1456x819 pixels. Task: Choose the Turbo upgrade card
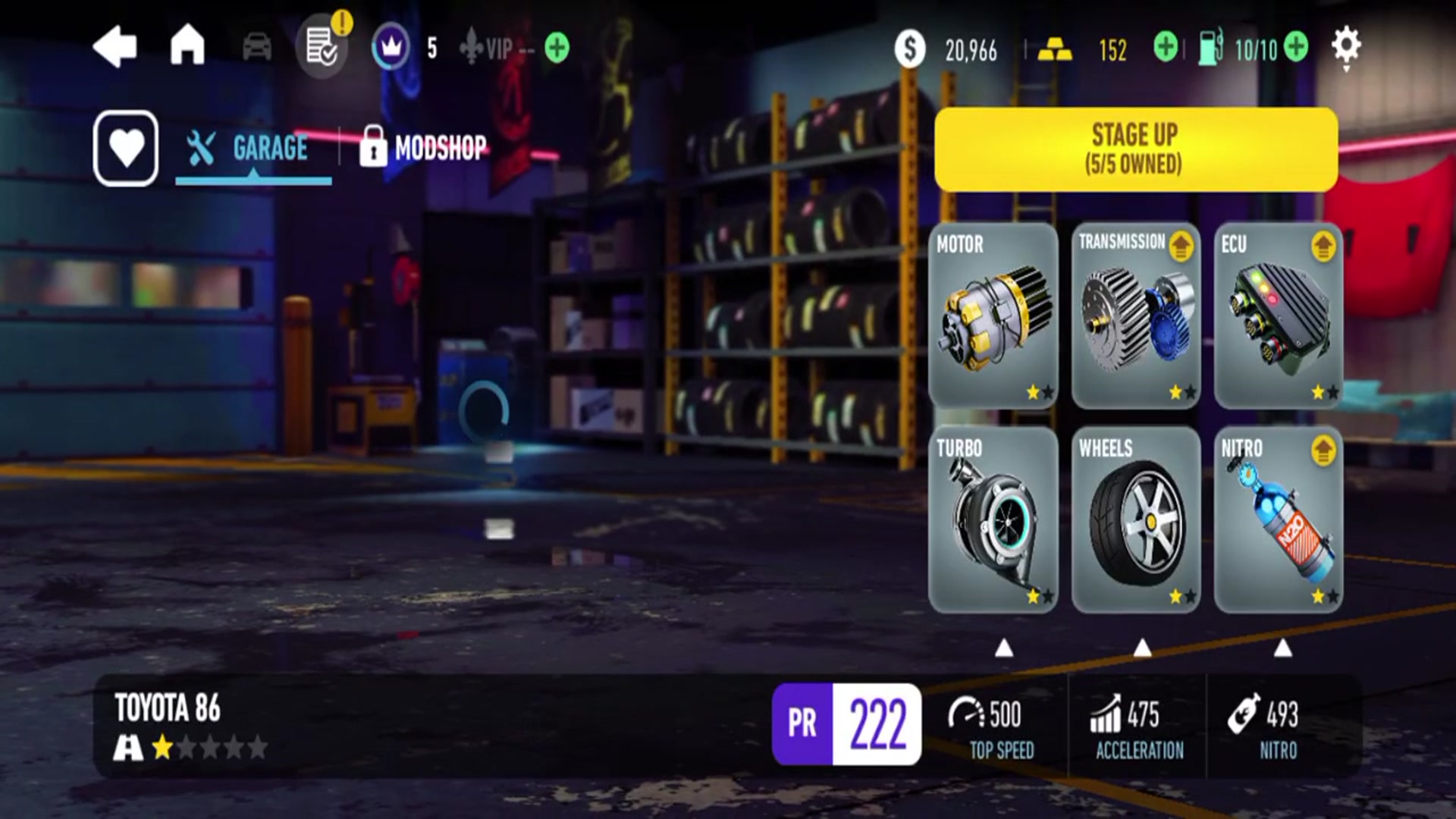coord(993,519)
